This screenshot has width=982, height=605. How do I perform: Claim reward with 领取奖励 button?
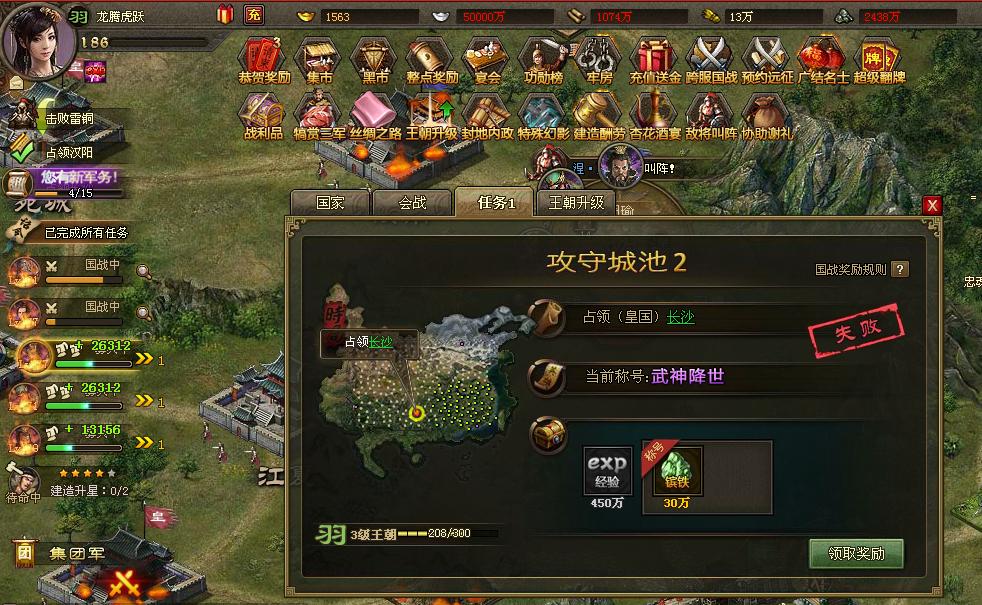[x=855, y=553]
